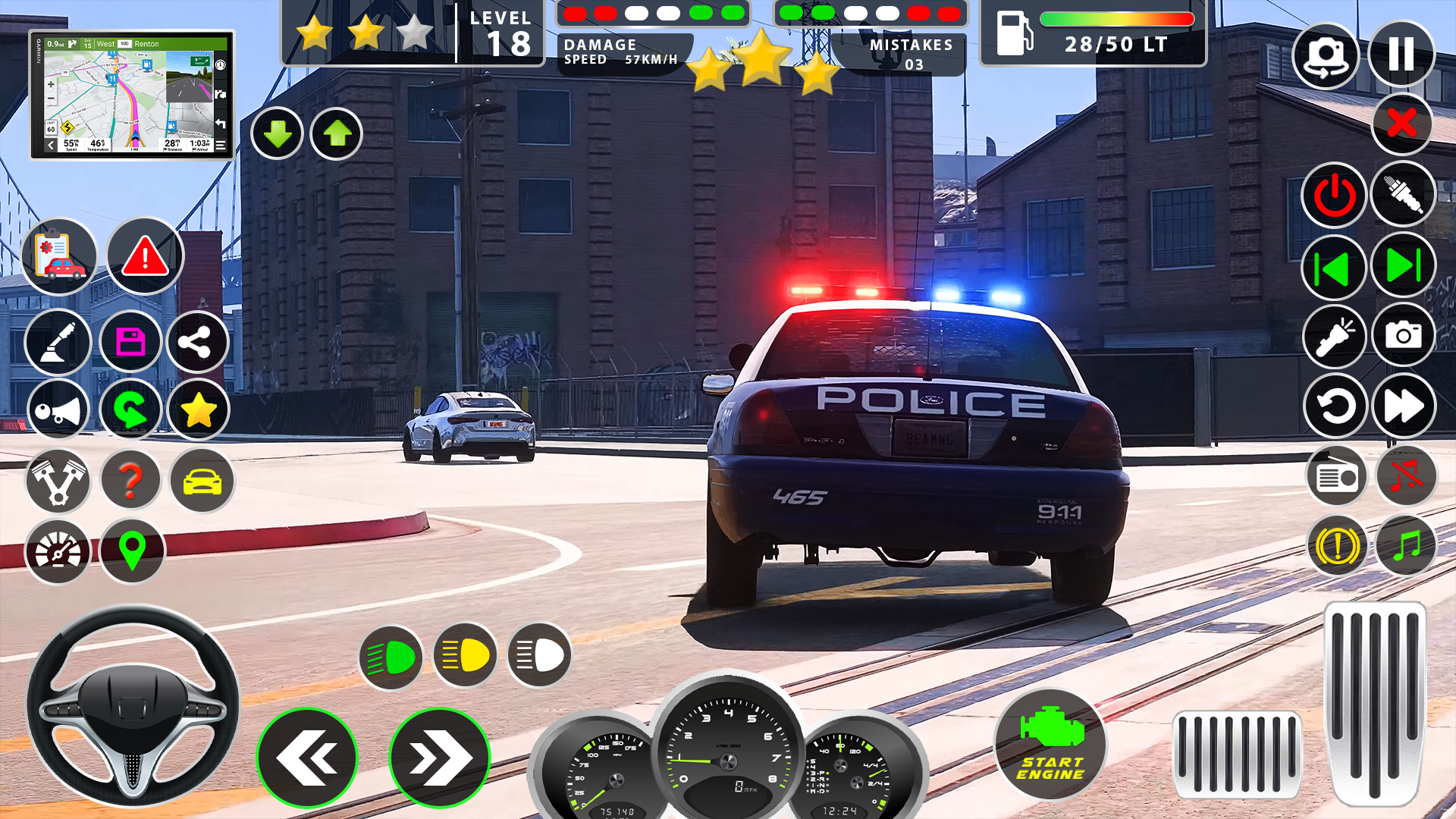1456x819 pixels.
Task: Pause the game
Action: [1401, 55]
